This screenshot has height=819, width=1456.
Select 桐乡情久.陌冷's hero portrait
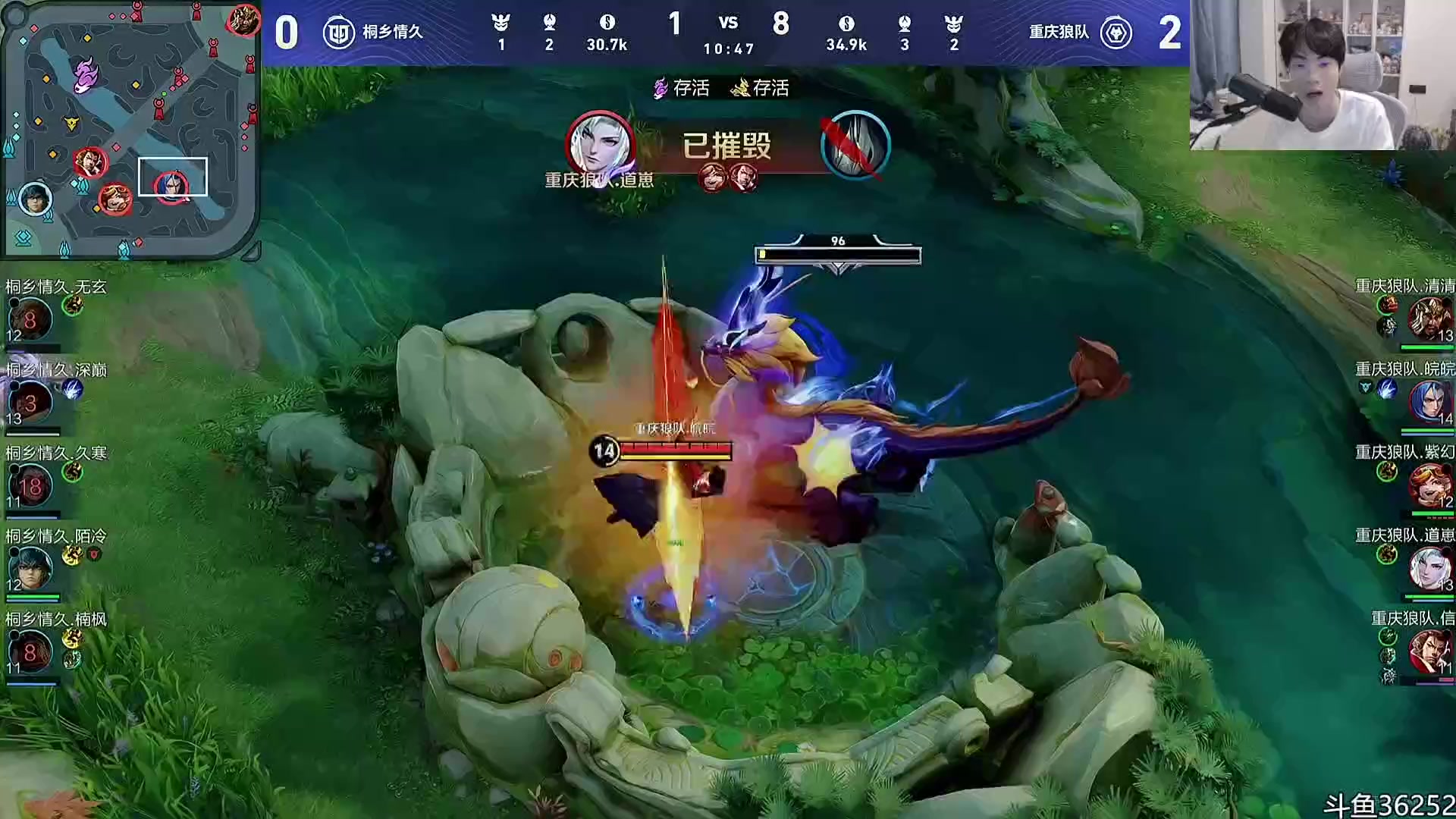30,569
